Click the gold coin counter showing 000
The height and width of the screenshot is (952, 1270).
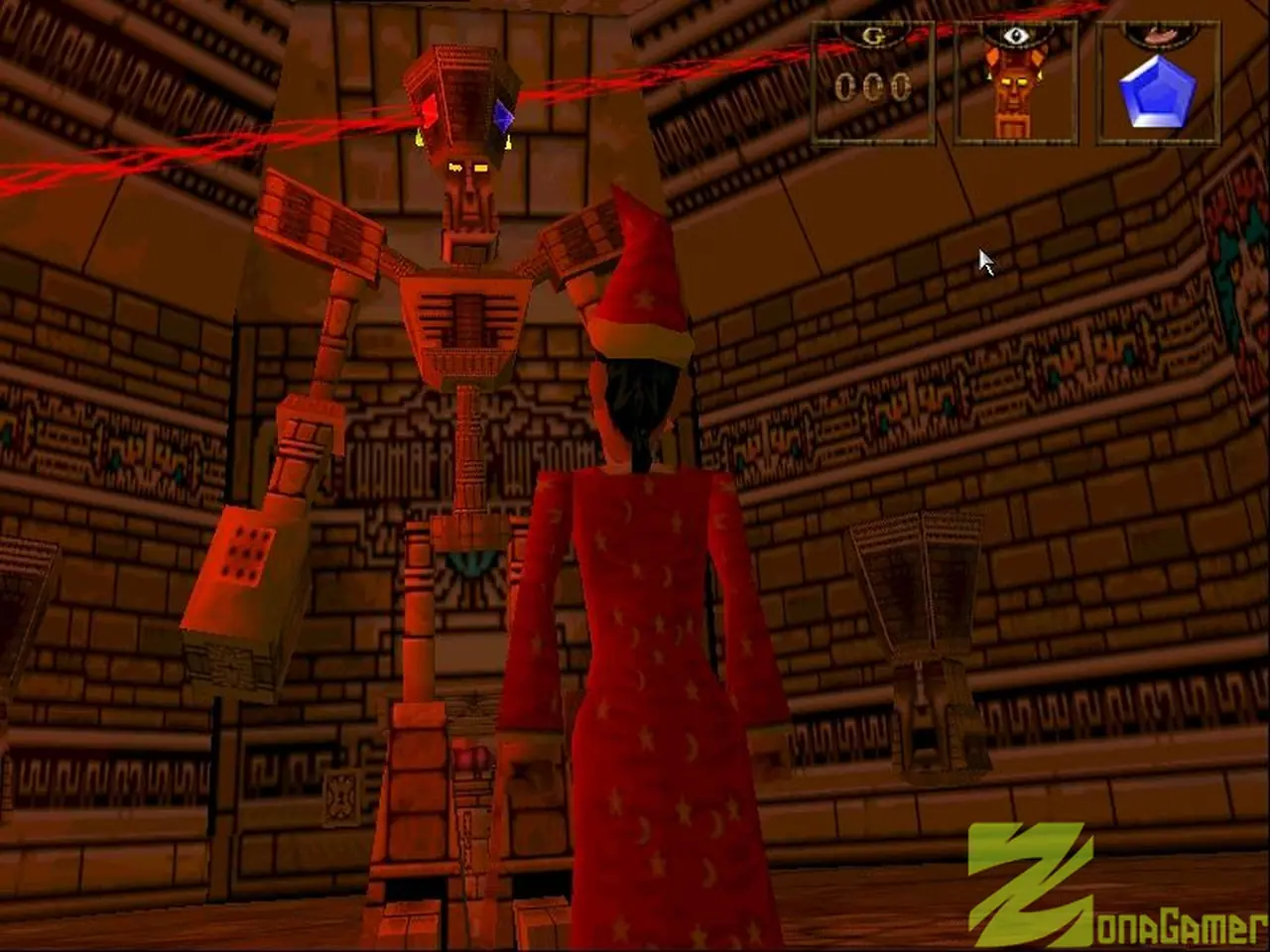coord(871,85)
